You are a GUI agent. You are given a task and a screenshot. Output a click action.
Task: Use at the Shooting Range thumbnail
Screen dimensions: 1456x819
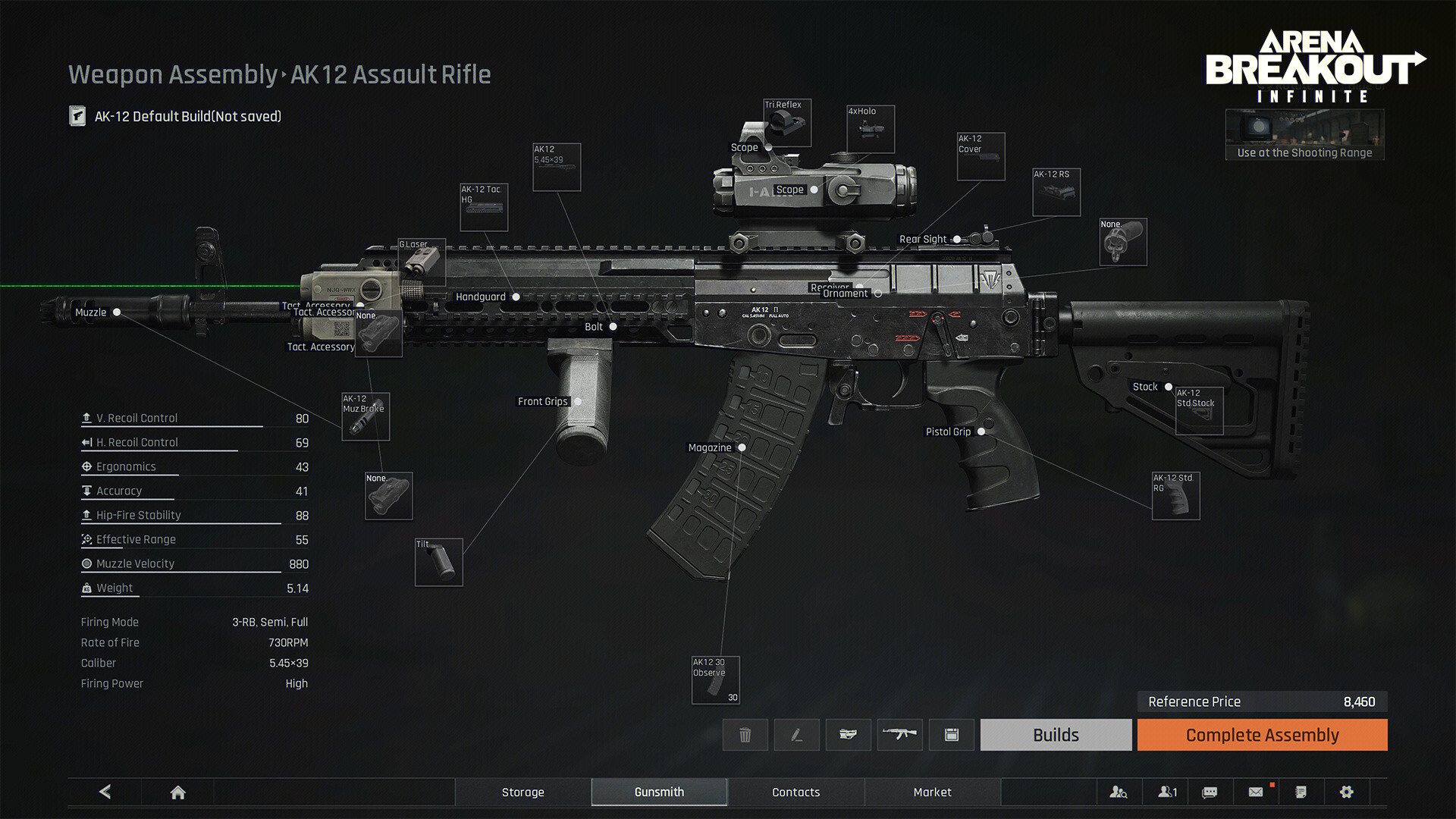[x=1304, y=135]
